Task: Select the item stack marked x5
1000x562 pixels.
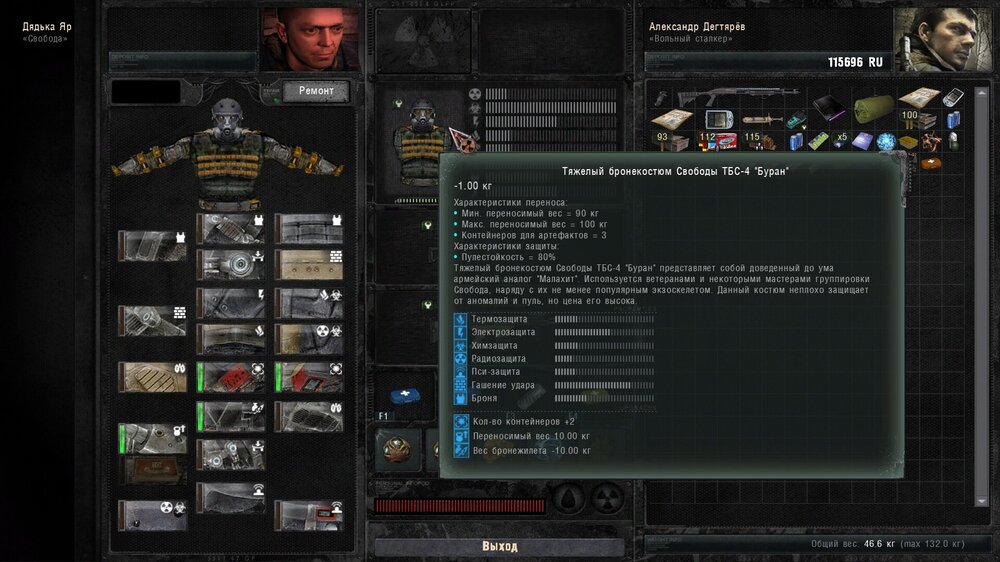Action: [x=841, y=139]
